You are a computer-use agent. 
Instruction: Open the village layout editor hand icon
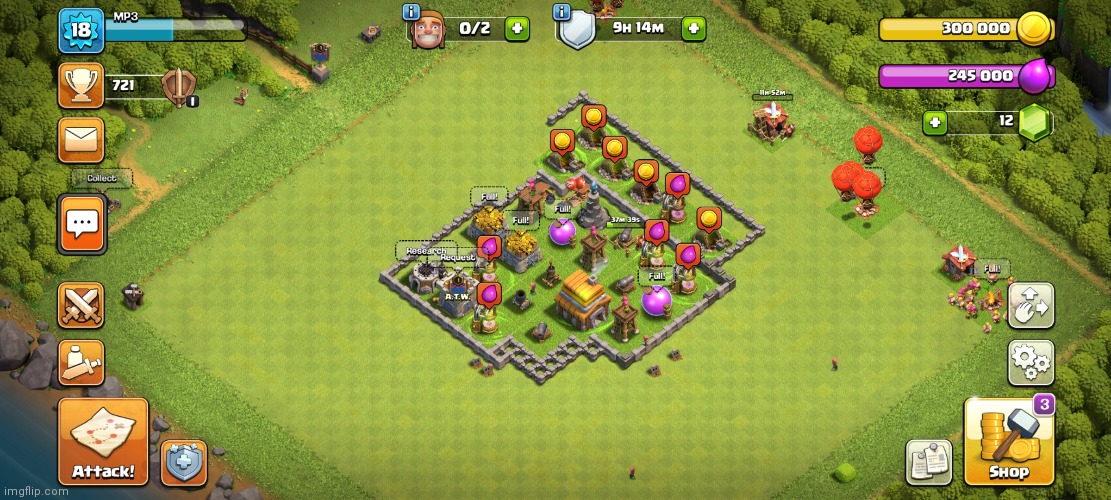point(1030,307)
